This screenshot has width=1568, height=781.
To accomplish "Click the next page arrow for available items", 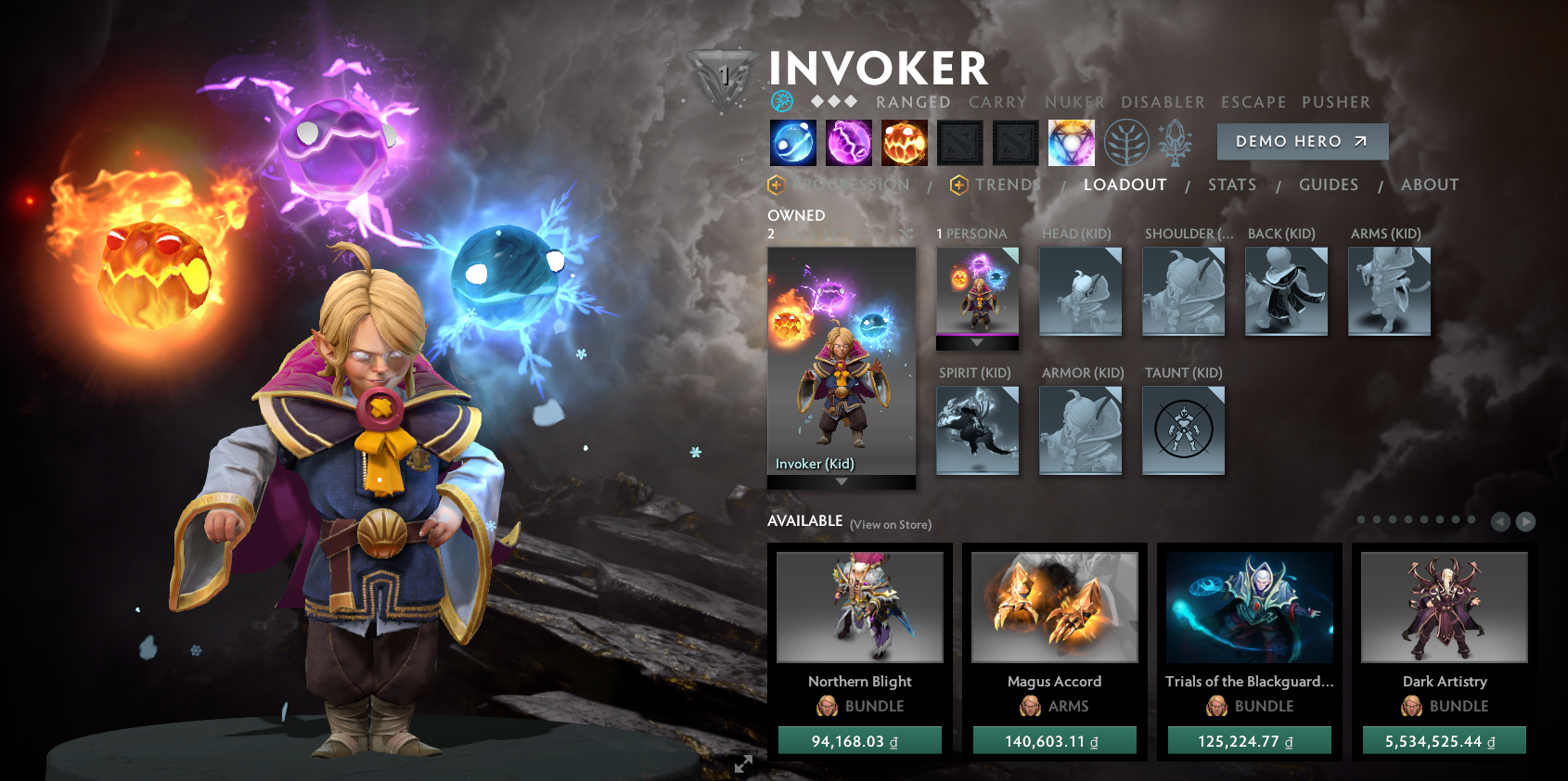I will point(1526,522).
